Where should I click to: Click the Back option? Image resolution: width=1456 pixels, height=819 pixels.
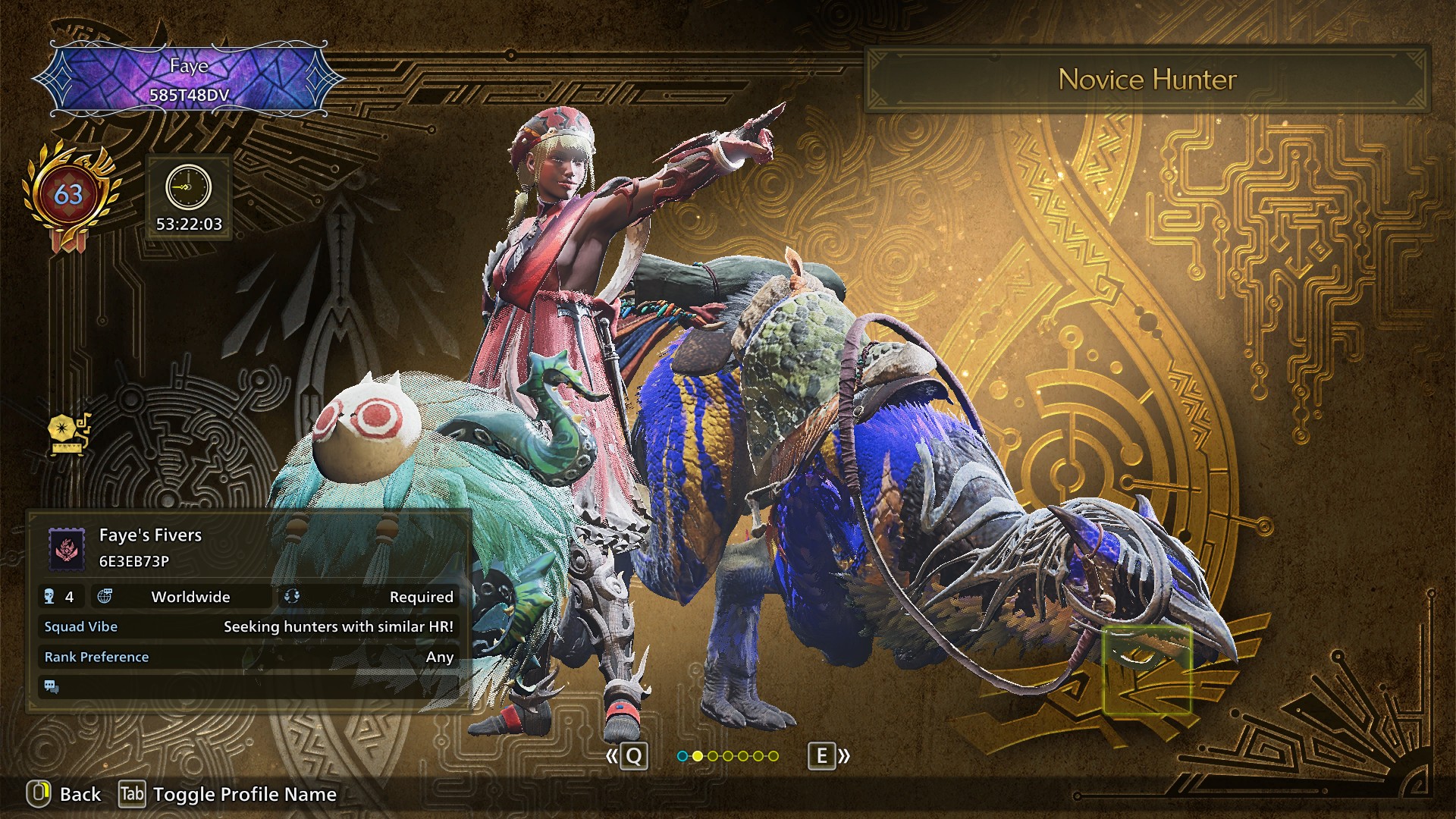65,794
